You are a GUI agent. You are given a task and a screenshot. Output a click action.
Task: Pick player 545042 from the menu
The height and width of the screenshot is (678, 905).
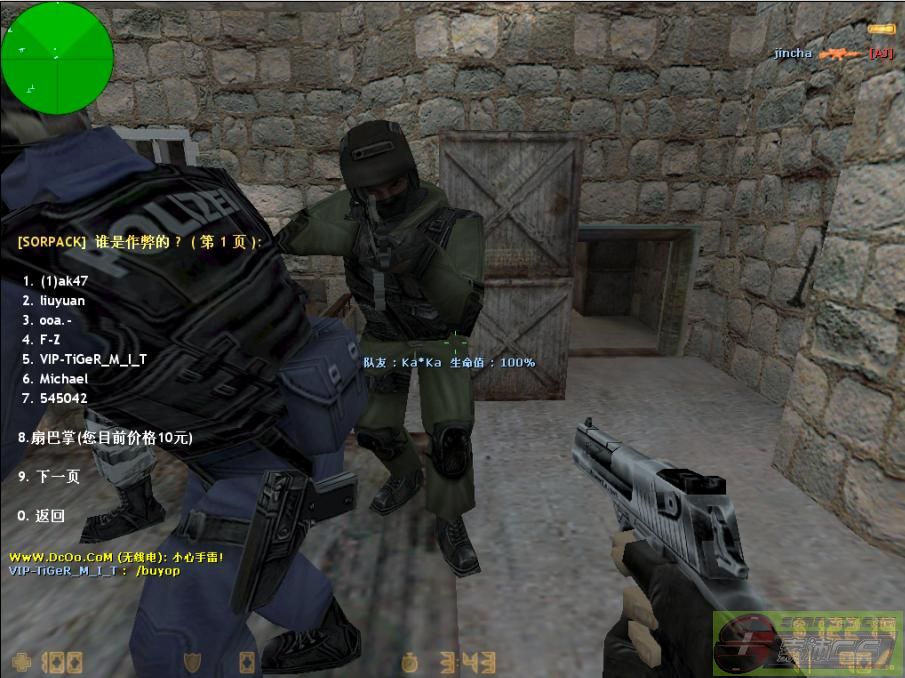(63, 398)
